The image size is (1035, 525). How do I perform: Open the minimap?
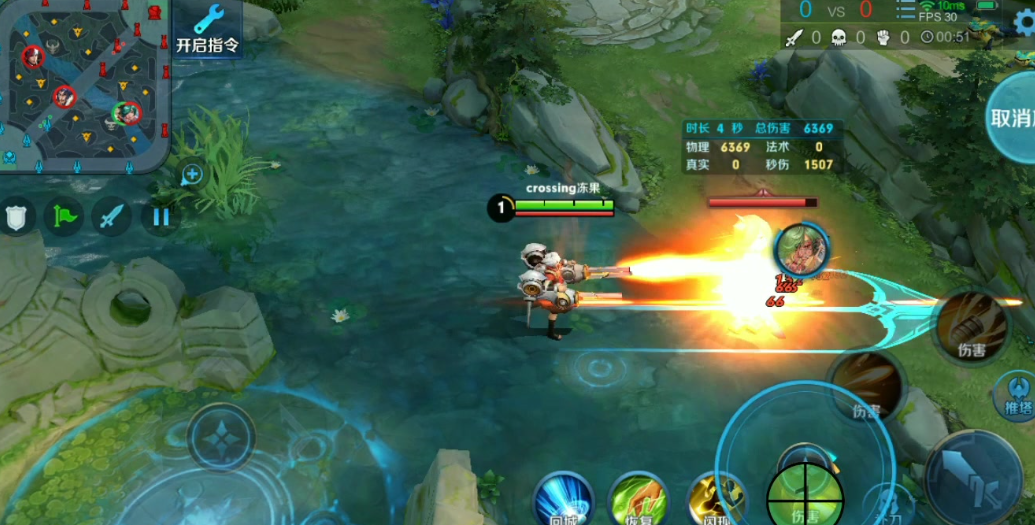point(84,84)
